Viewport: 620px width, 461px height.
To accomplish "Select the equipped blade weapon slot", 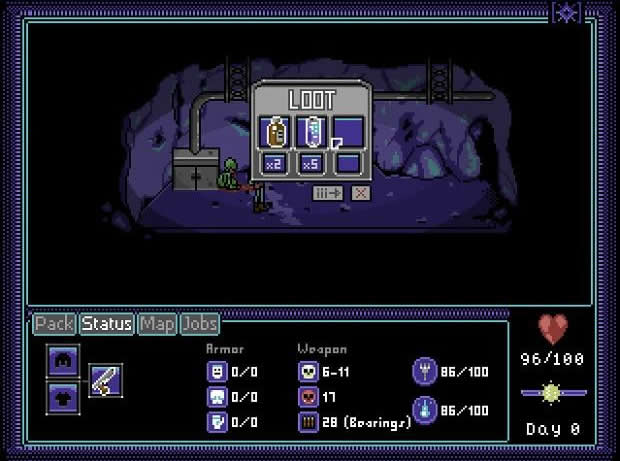I will tap(106, 380).
